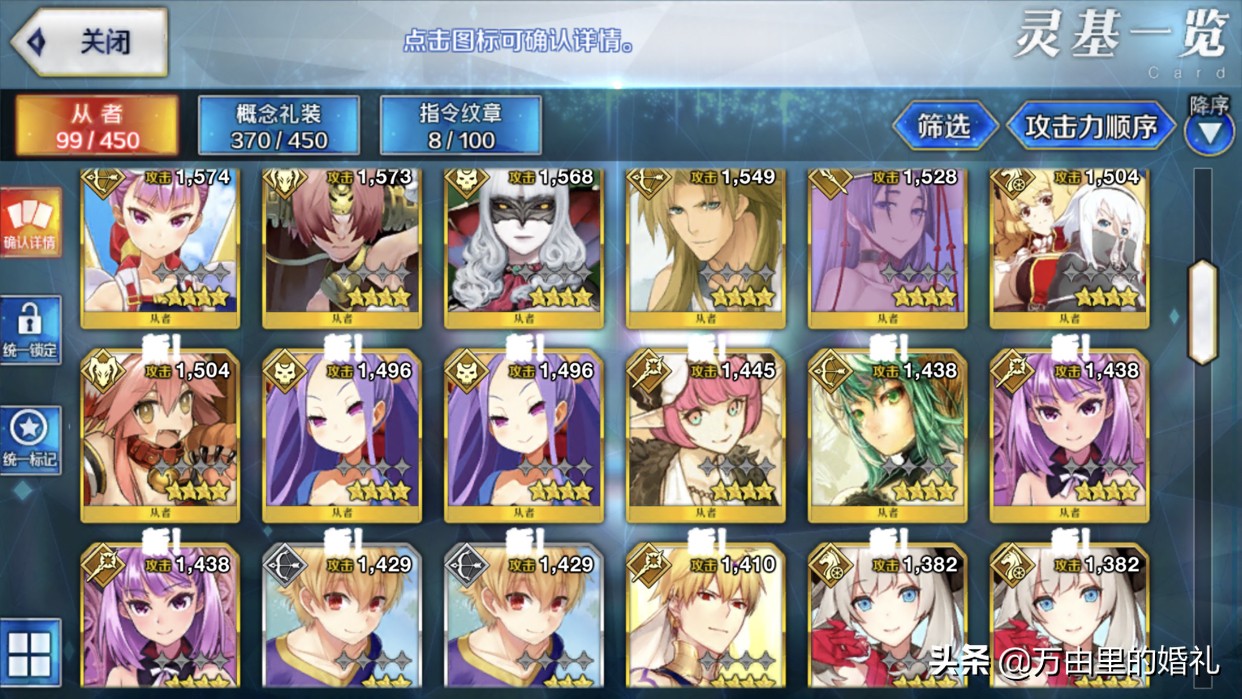
Task: Select the servant card with 1,410 attack
Action: pos(706,622)
